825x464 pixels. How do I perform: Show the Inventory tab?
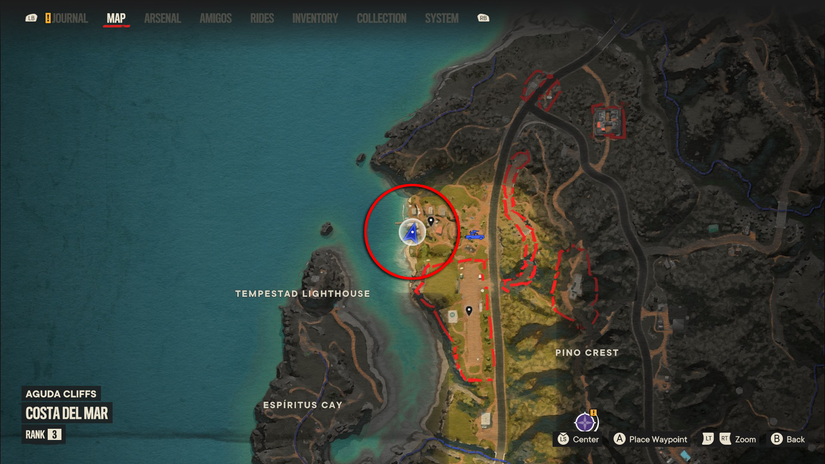click(314, 18)
